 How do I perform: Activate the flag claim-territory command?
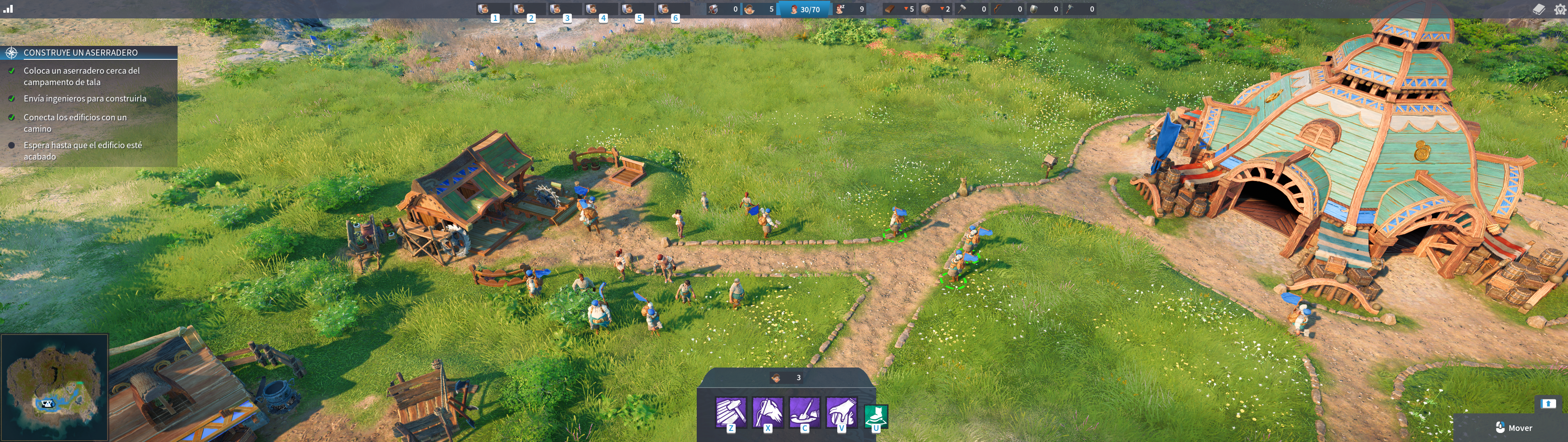pos(768,413)
